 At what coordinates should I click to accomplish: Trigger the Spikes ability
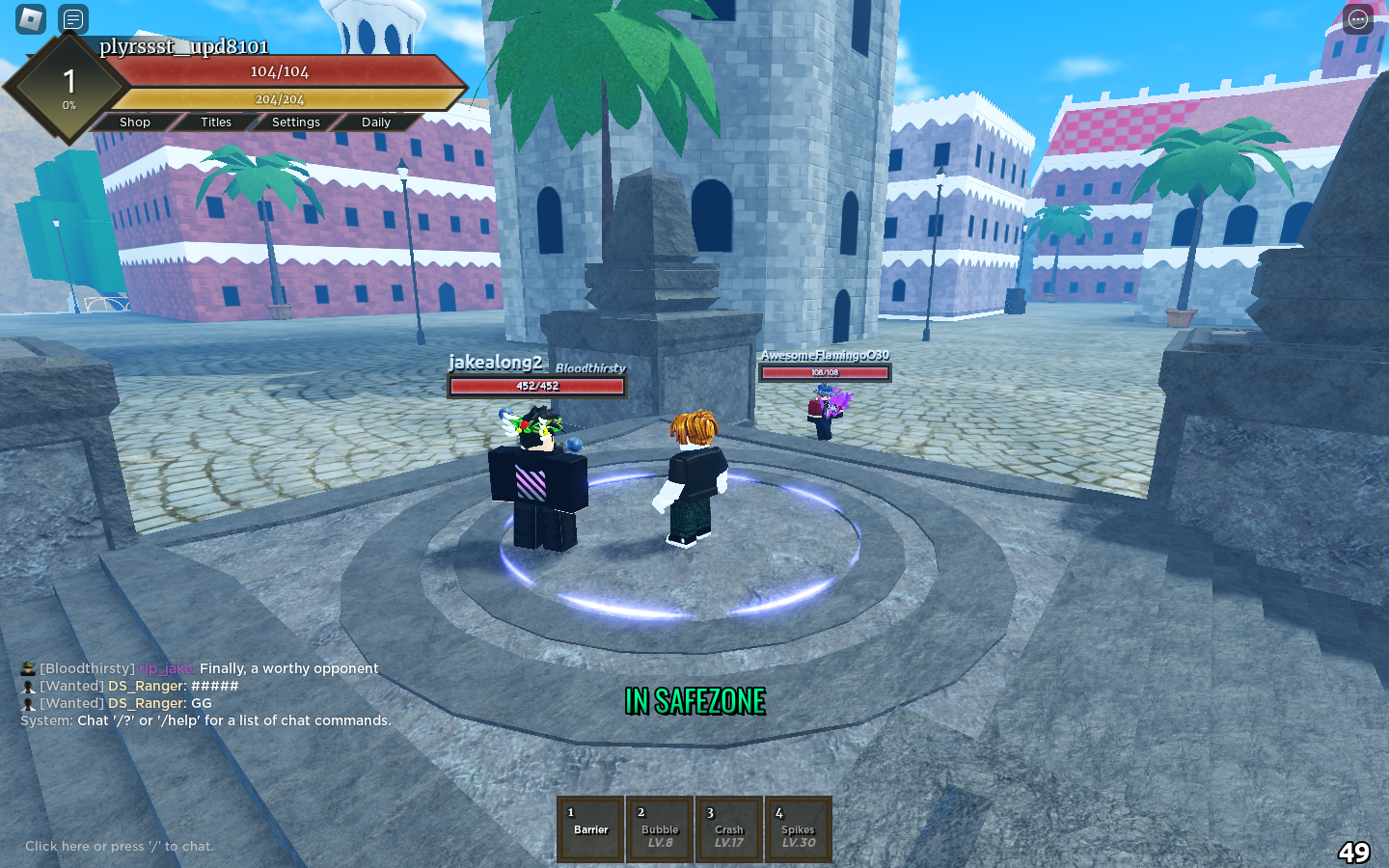click(798, 829)
